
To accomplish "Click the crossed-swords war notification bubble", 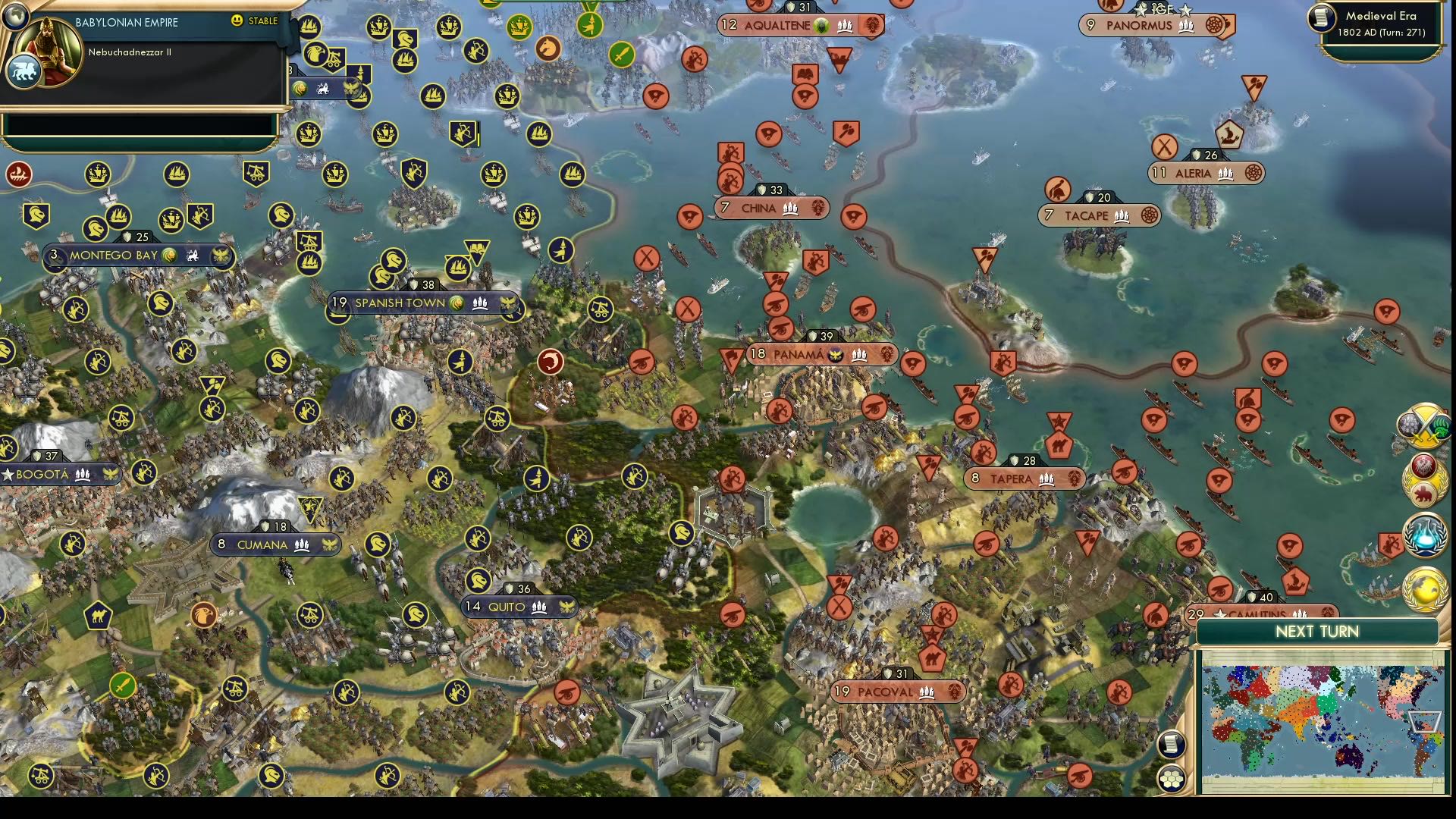I will (x=1425, y=426).
